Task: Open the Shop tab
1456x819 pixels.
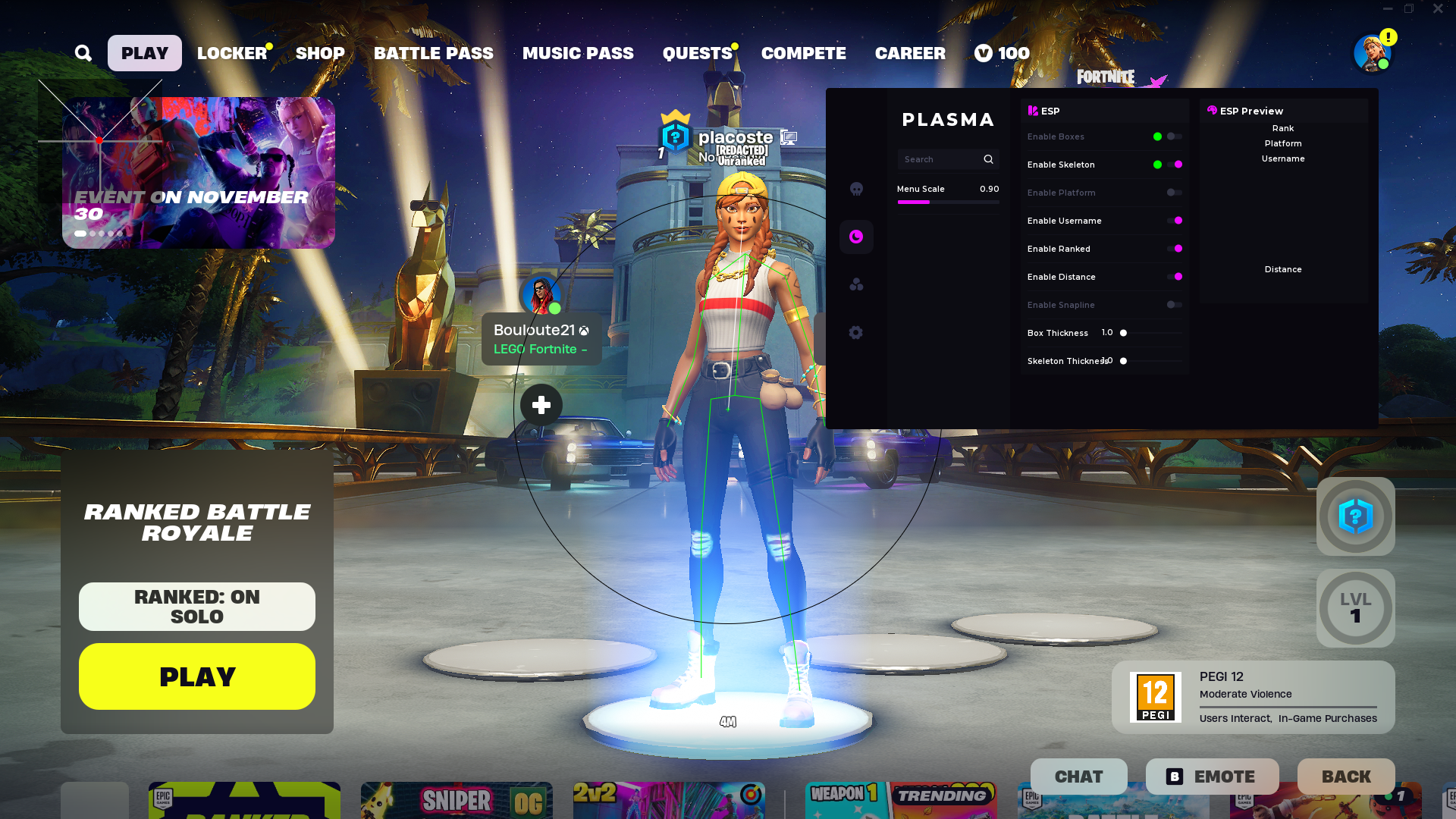Action: coord(320,53)
